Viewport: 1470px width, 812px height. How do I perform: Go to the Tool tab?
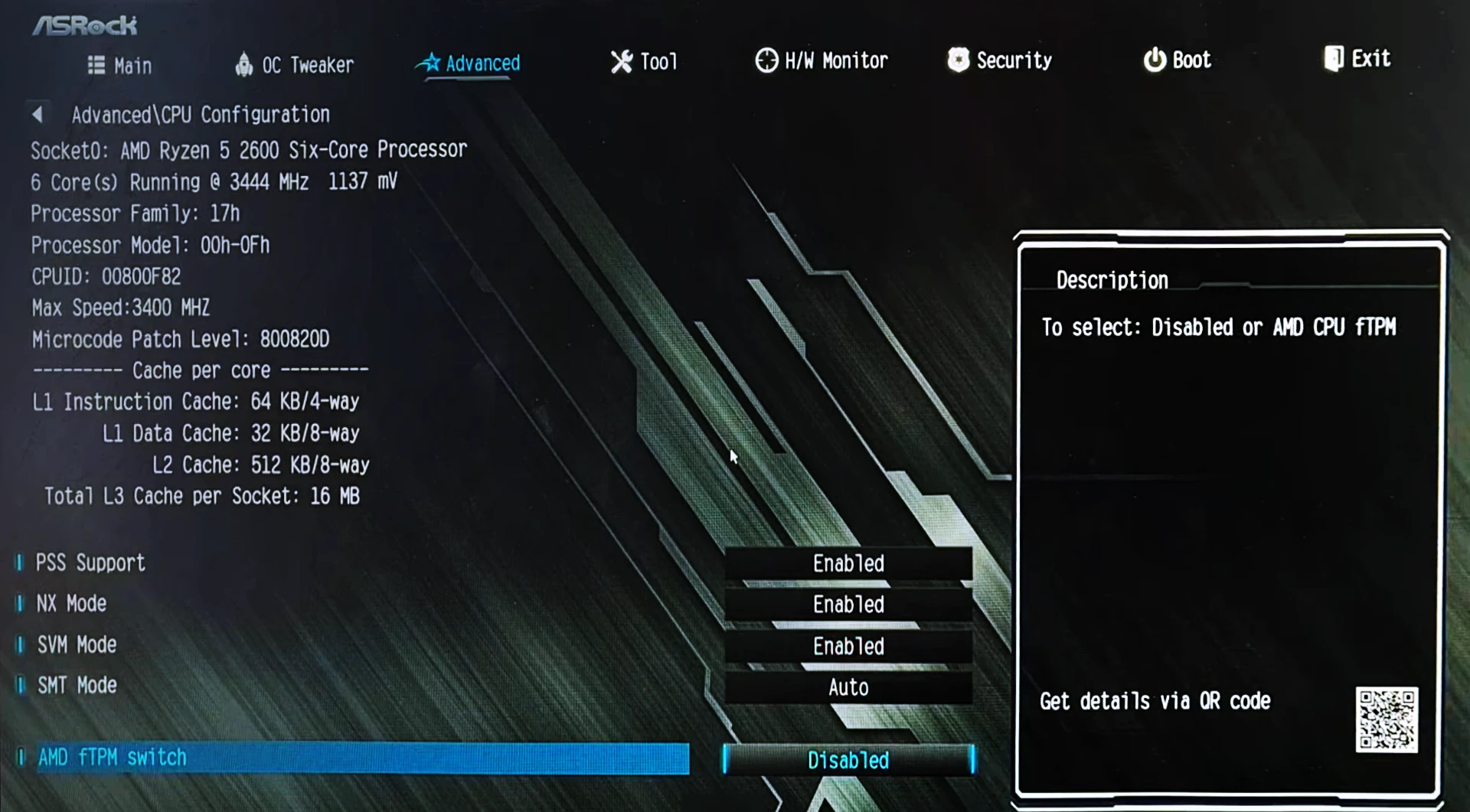[645, 62]
